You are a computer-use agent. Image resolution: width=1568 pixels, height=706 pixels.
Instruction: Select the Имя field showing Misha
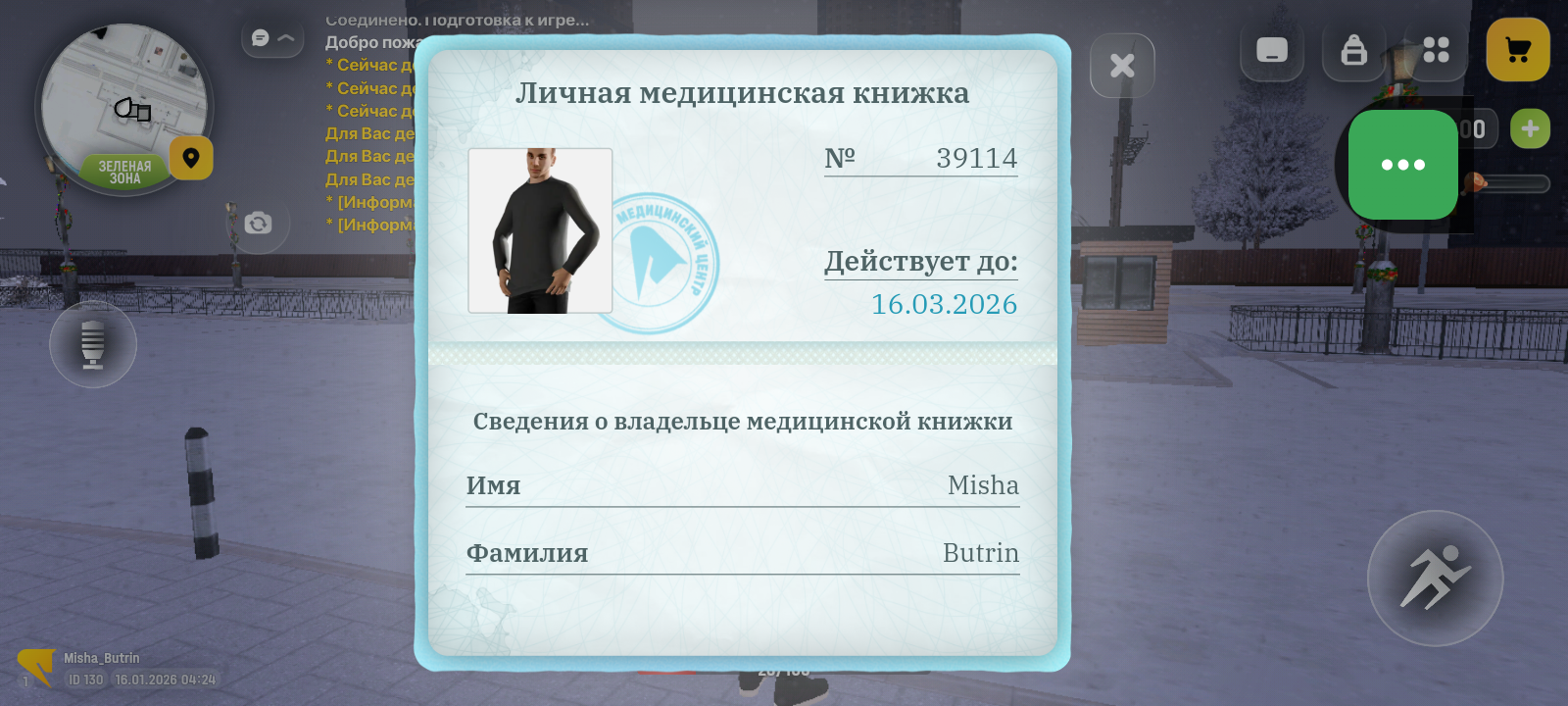[743, 487]
